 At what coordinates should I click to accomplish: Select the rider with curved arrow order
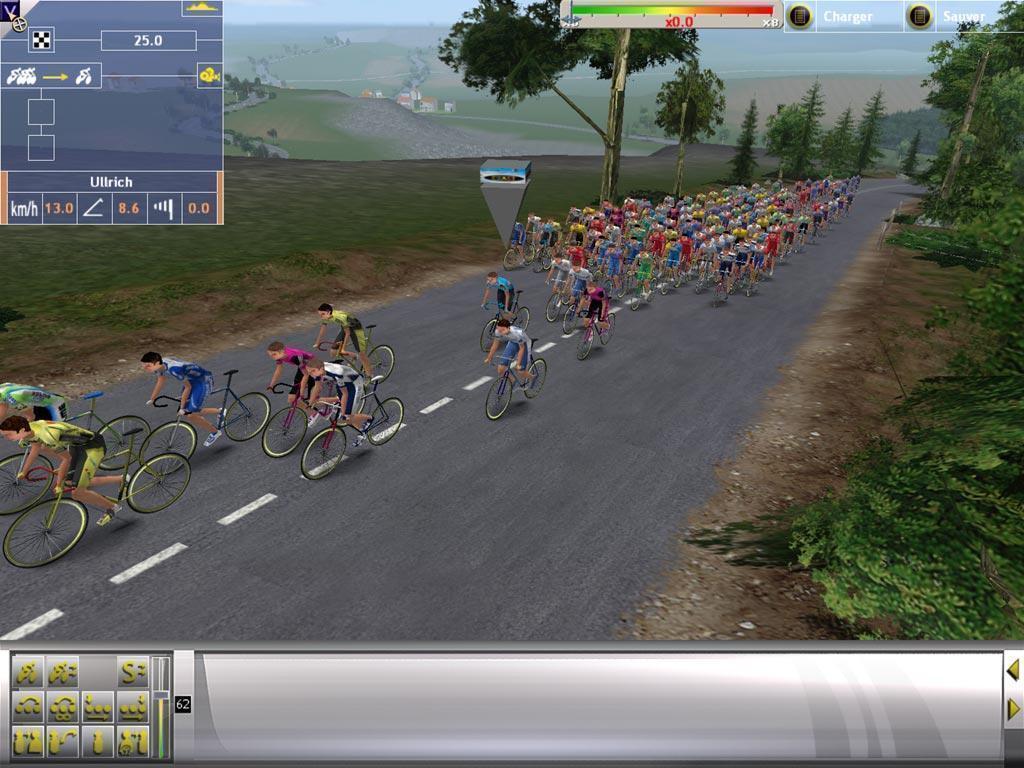pos(62,742)
